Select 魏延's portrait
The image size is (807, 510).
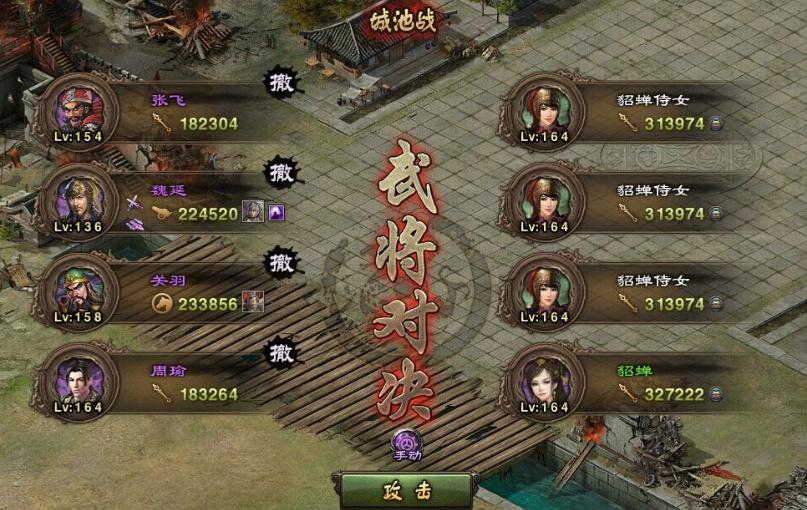pyautogui.click(x=77, y=198)
